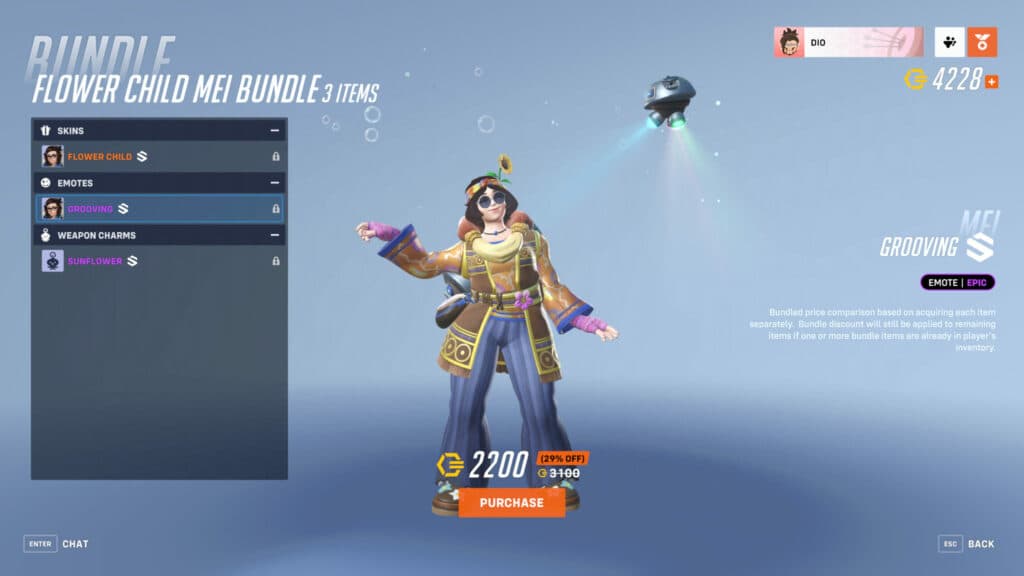This screenshot has height=576, width=1024.
Task: Choose the Grooving emote entry
Action: [x=159, y=208]
